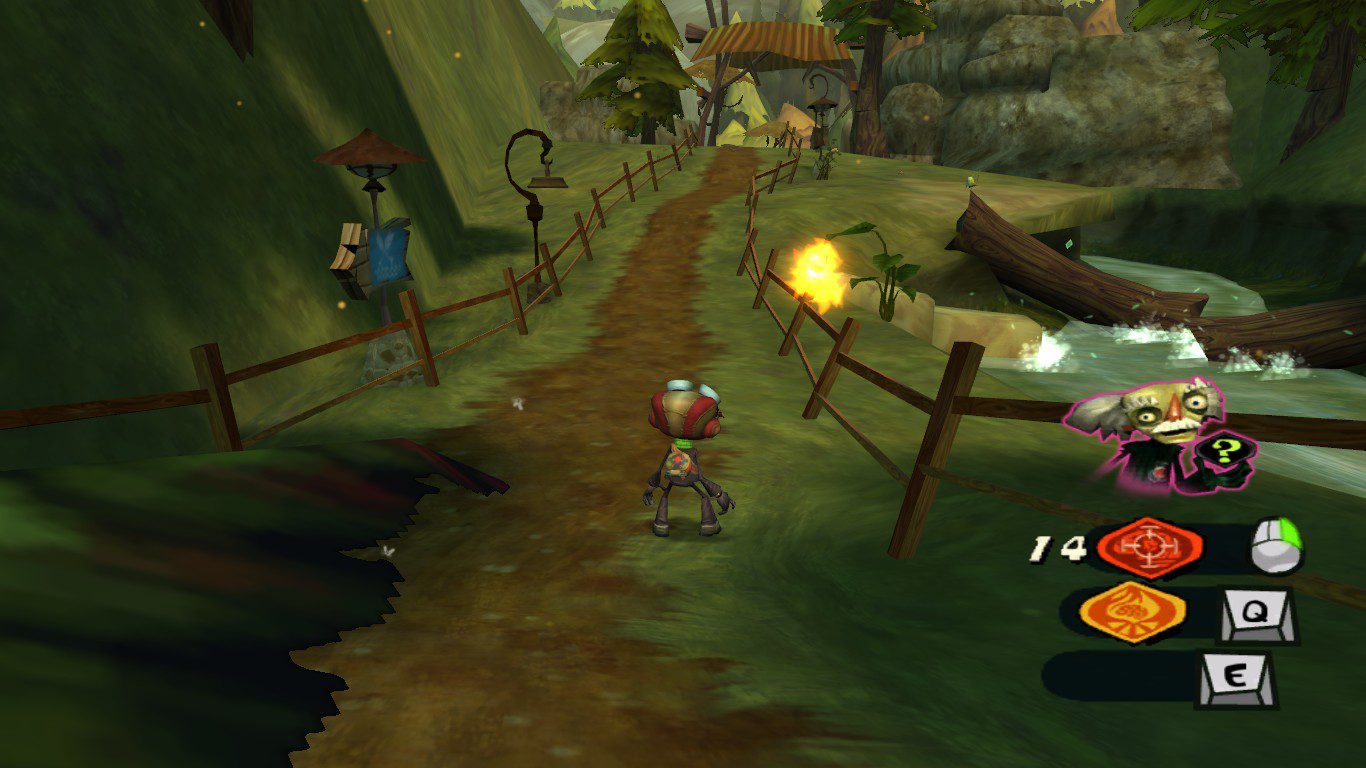
Task: Select the empty psi power slot
Action: click(1118, 676)
